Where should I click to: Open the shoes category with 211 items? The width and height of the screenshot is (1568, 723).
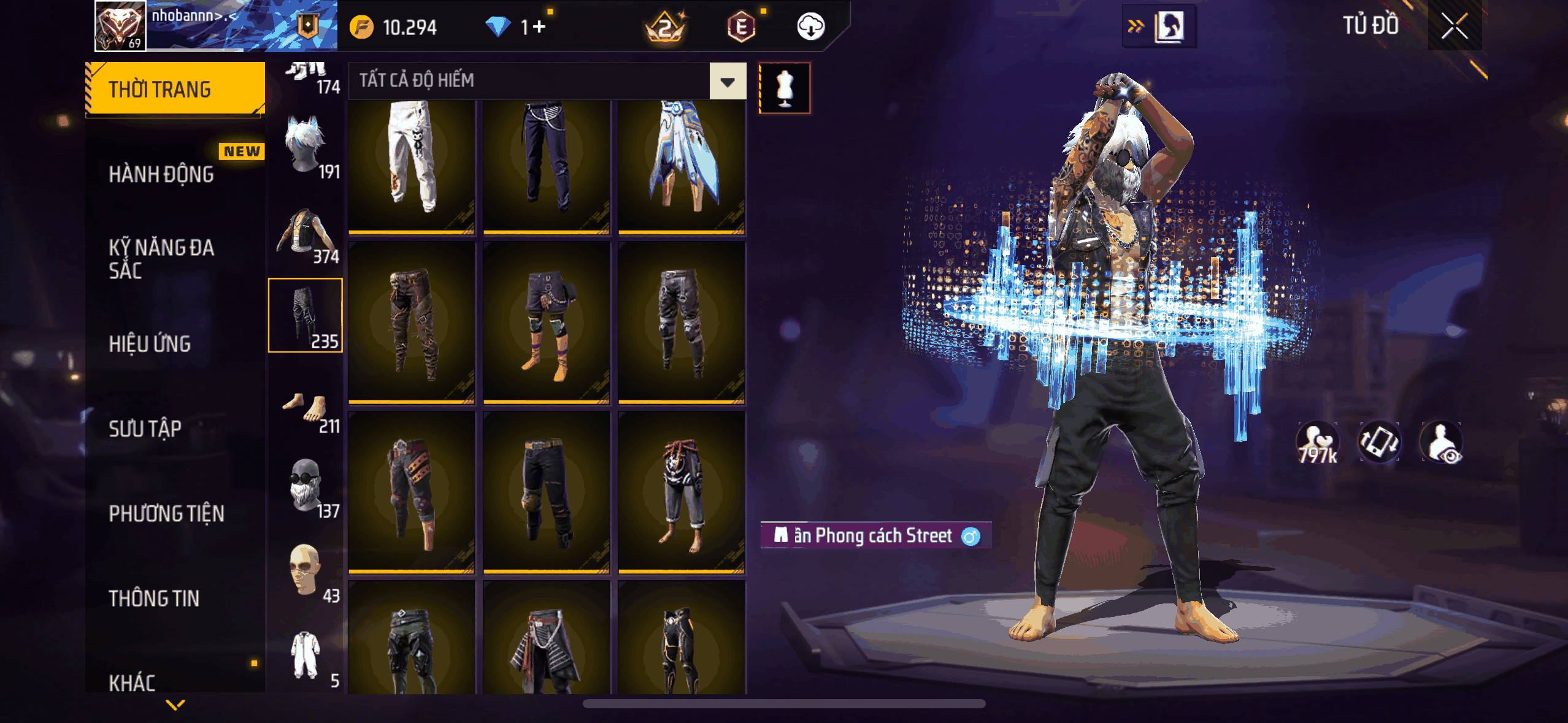click(x=306, y=410)
